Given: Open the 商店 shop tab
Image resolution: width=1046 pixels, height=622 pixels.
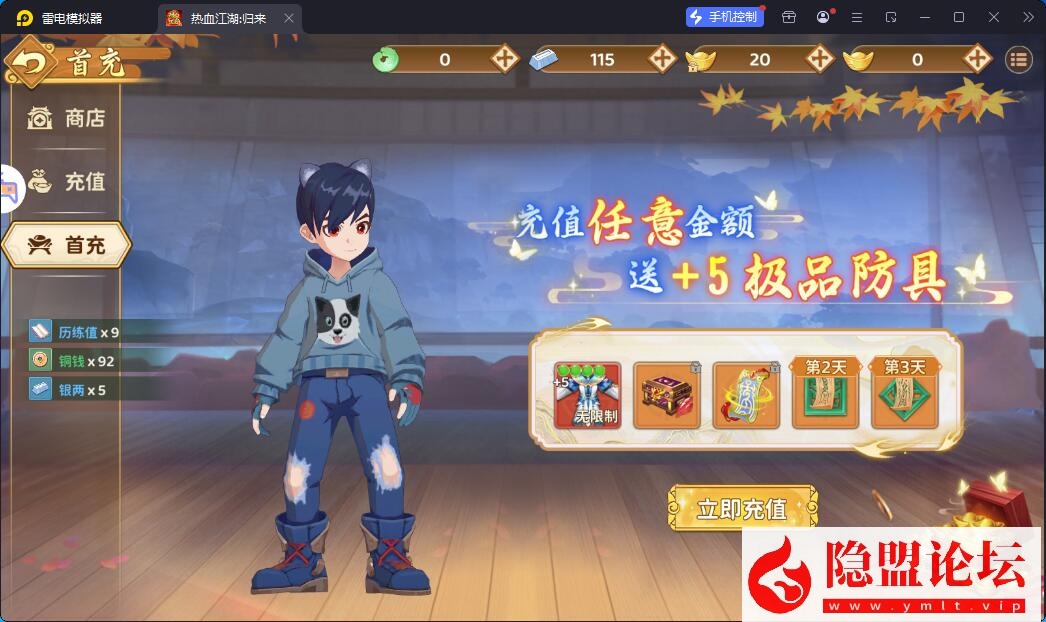Looking at the screenshot, I should point(67,119).
